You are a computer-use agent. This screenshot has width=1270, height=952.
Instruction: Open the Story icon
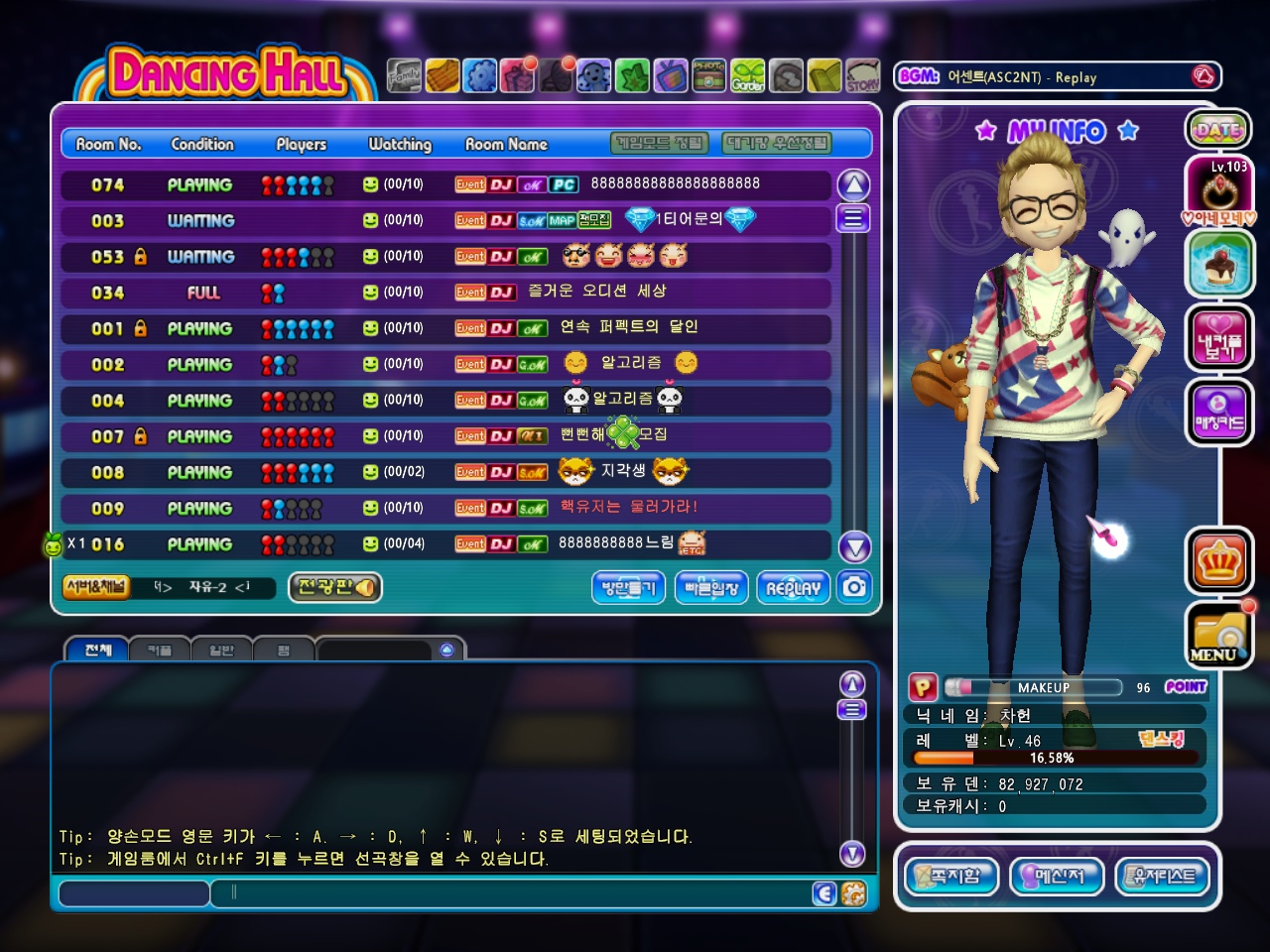[x=862, y=75]
